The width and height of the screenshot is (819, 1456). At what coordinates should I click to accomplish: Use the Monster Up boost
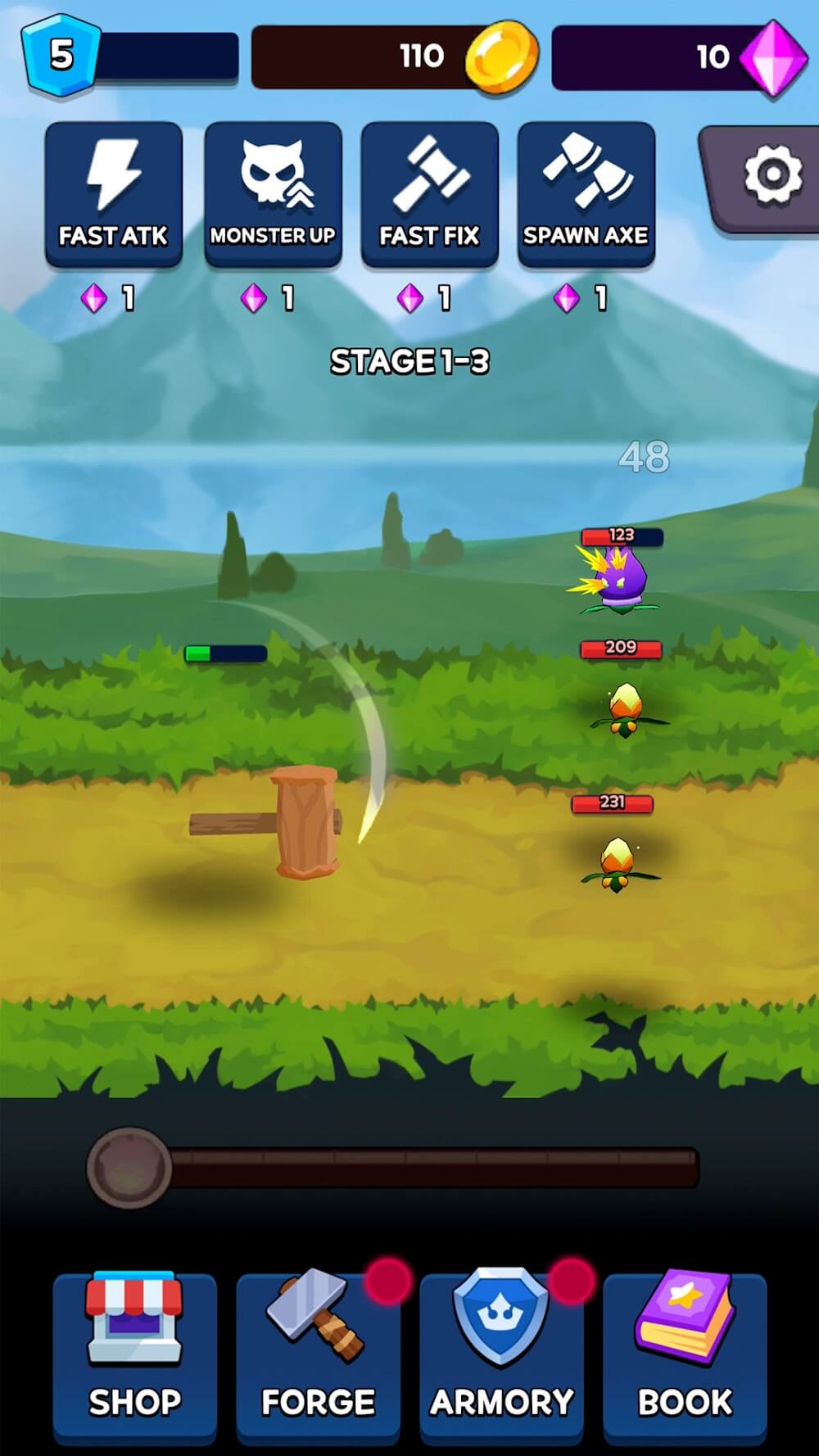(x=273, y=194)
